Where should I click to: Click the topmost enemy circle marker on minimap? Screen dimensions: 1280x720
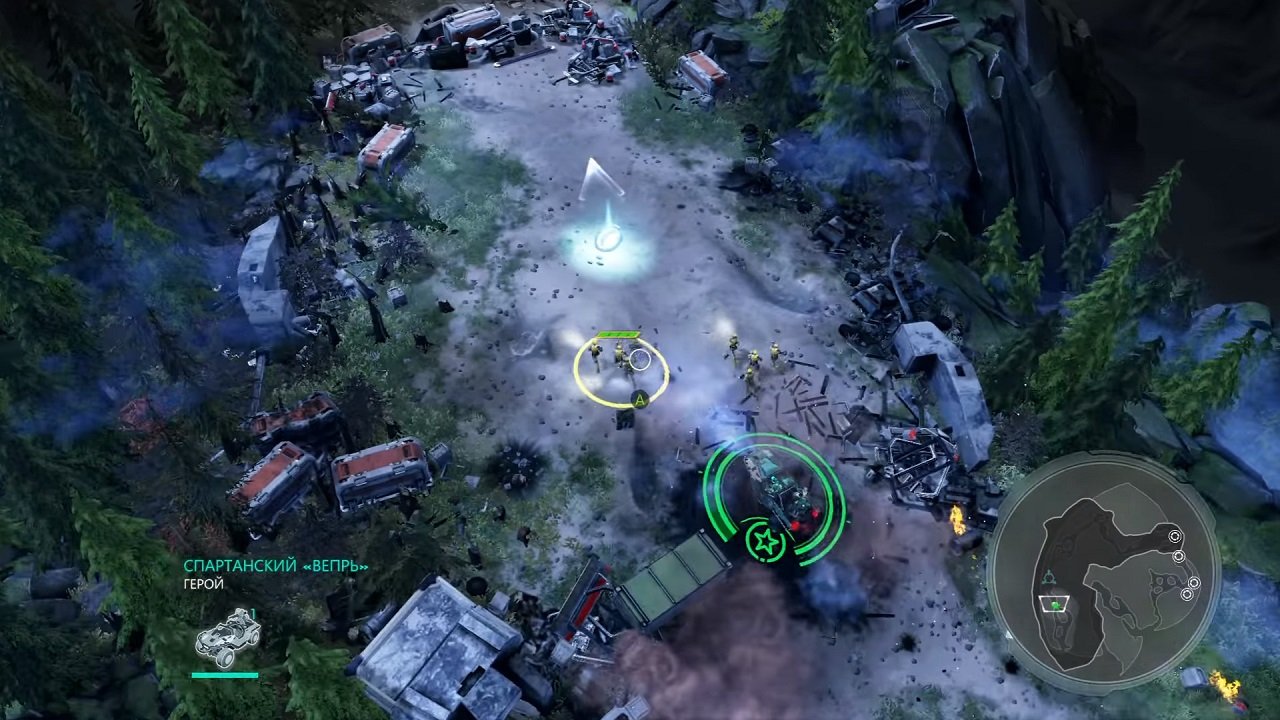(x=1174, y=536)
